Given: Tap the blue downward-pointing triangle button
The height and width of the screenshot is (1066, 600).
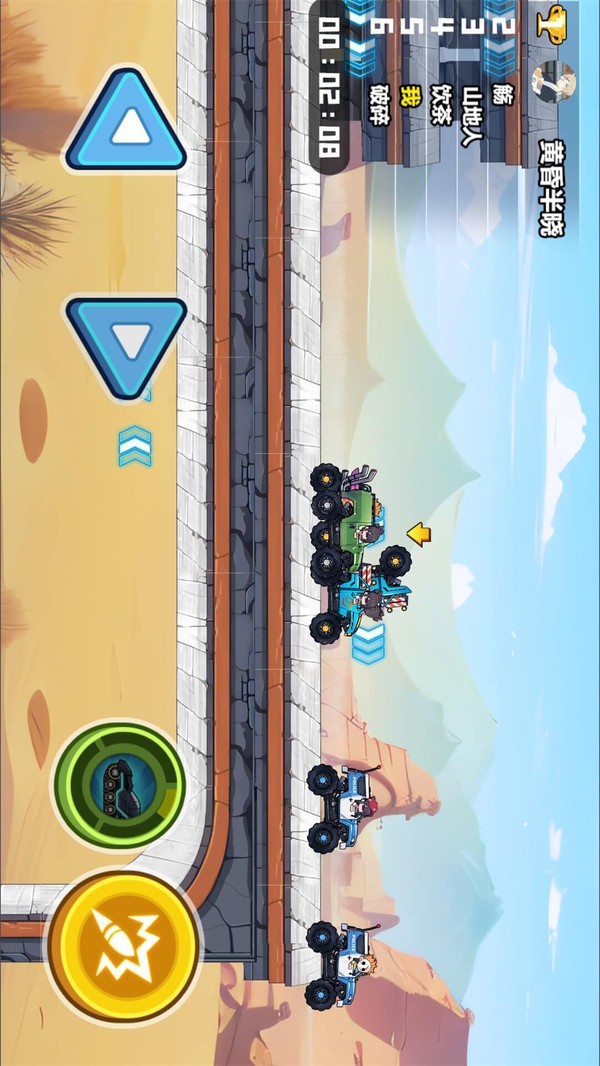Looking at the screenshot, I should click(x=127, y=342).
